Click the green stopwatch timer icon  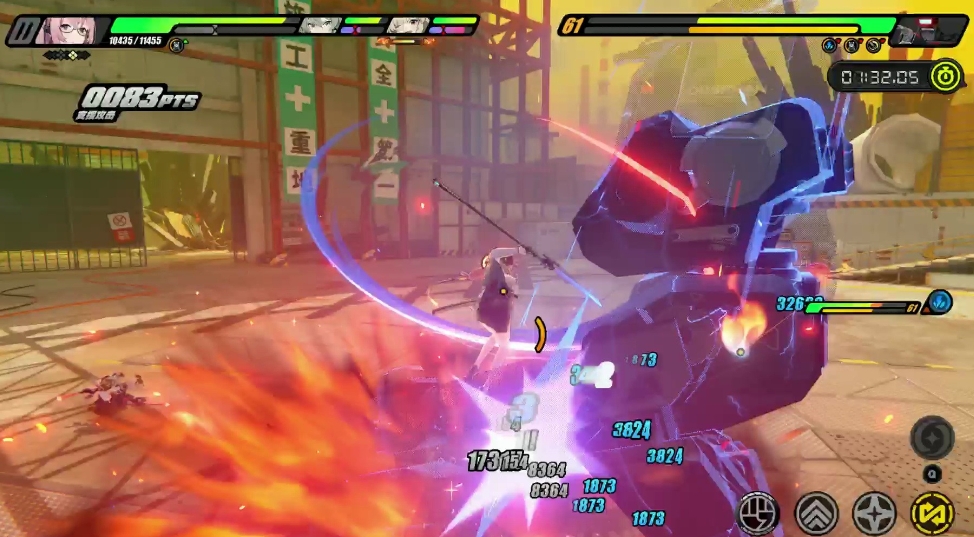[x=944, y=76]
